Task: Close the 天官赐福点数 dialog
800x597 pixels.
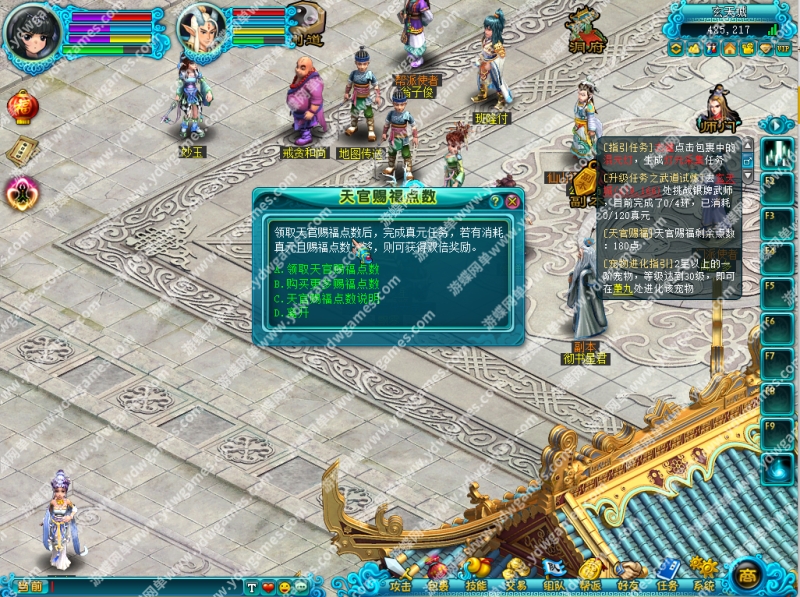Action: tap(512, 201)
